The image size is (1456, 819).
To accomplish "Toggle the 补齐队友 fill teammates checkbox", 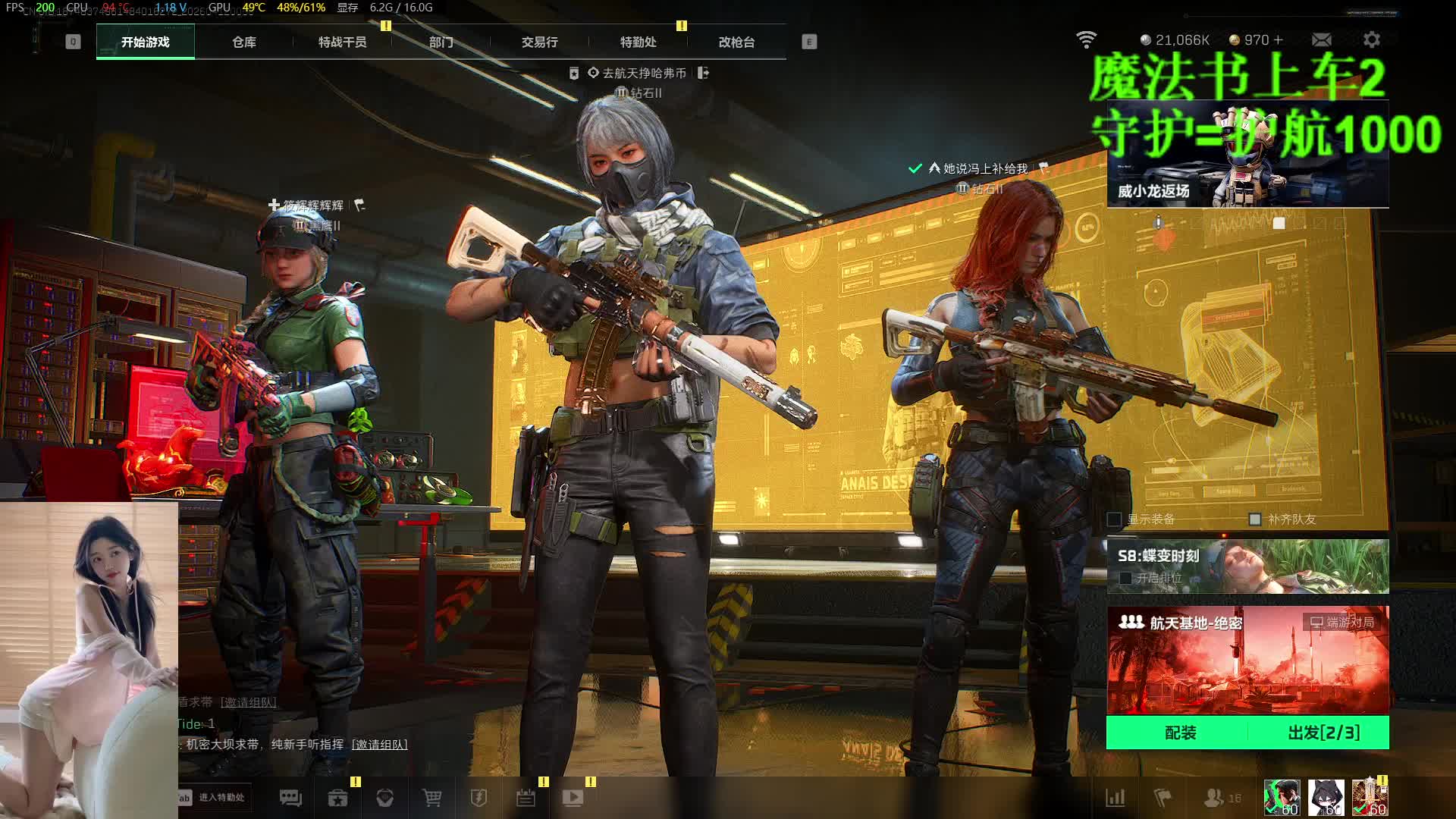I will (1255, 519).
